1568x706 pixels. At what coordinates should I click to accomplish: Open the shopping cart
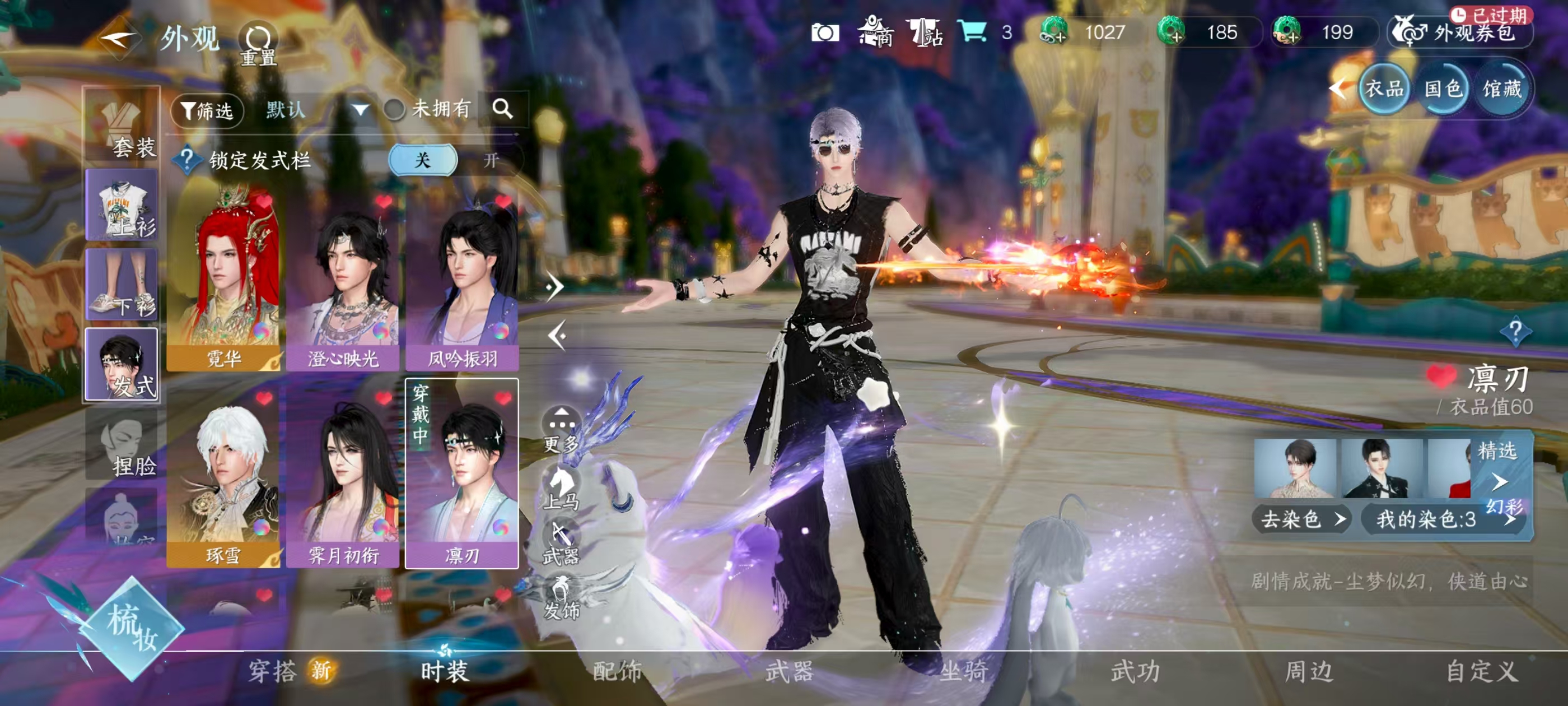[972, 31]
